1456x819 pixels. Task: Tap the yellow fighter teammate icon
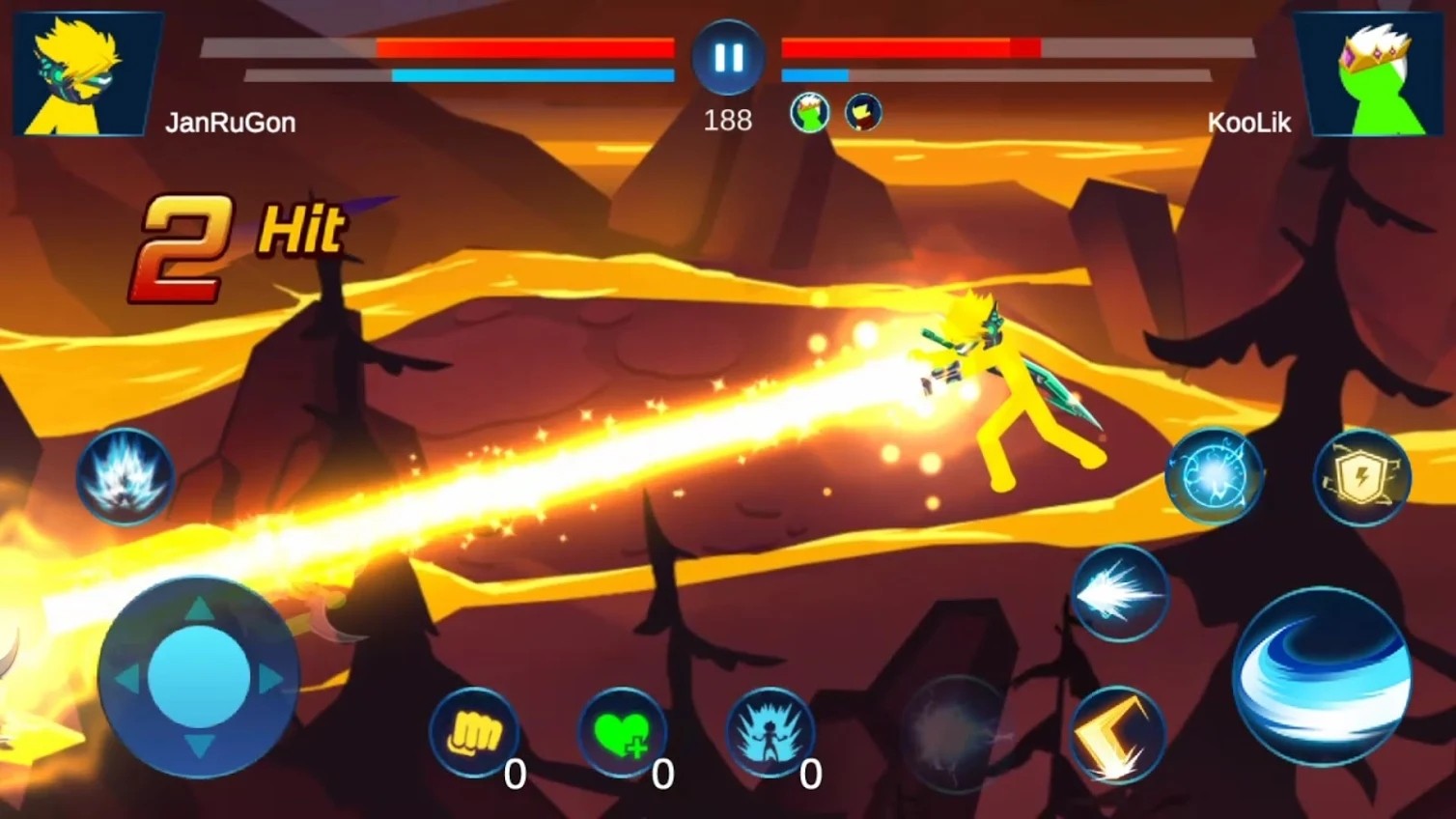point(863,113)
